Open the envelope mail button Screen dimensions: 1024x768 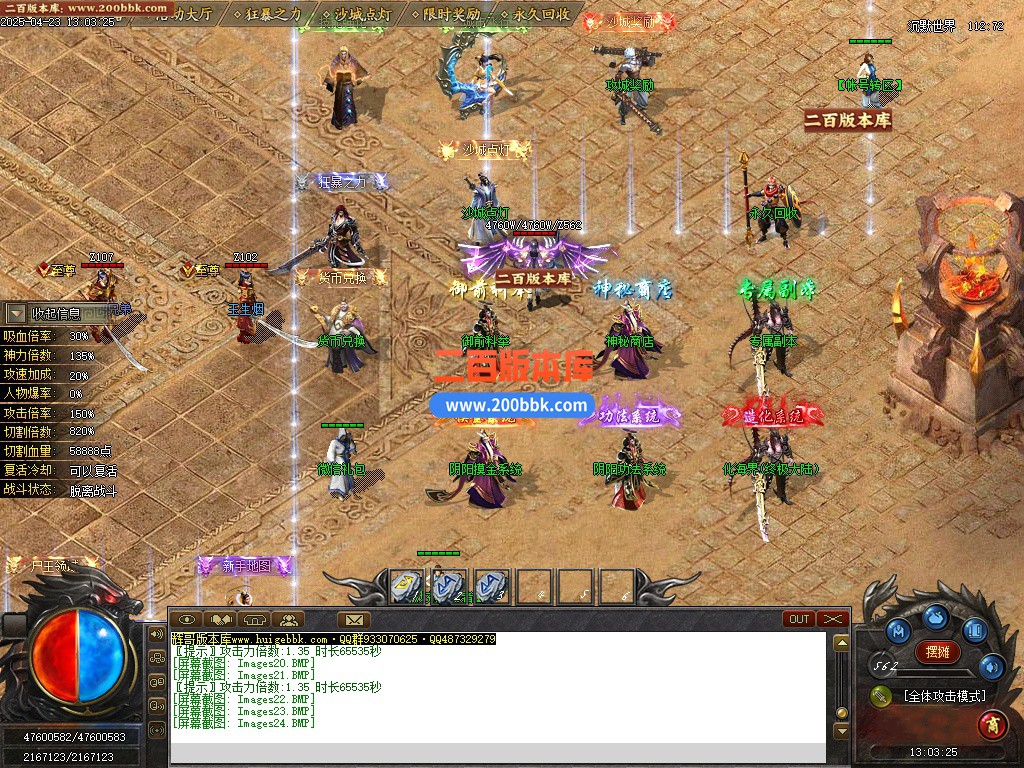[353, 619]
